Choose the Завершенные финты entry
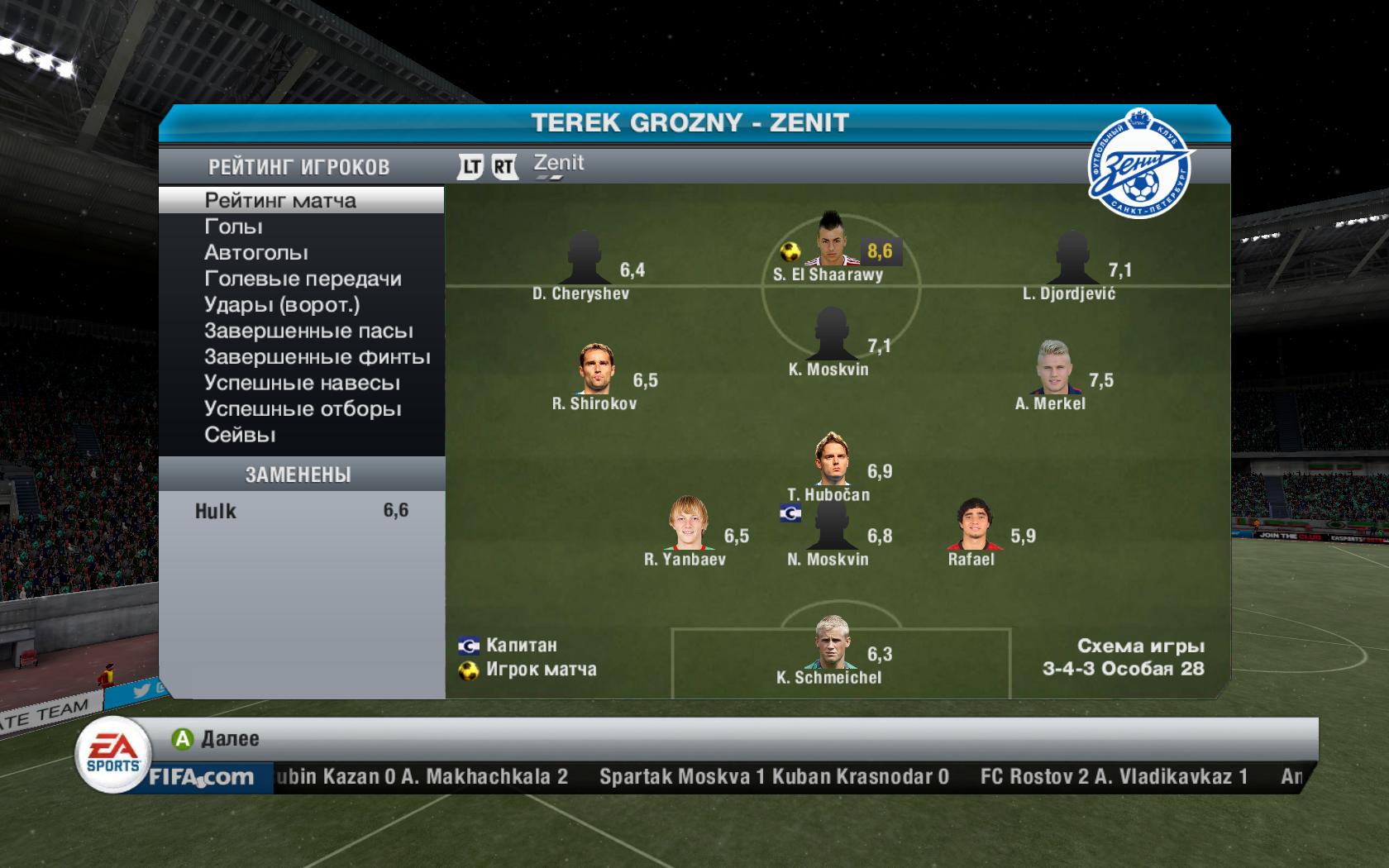This screenshot has width=1389, height=868. coord(317,357)
